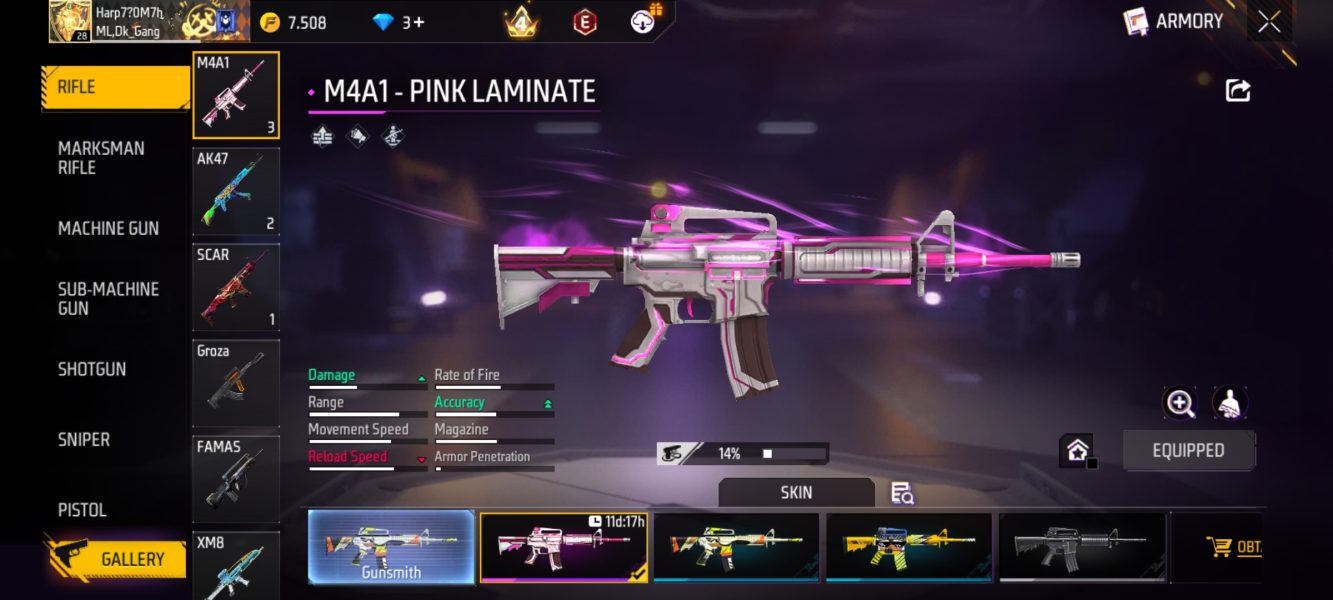The image size is (1333, 600).
Task: Open the Machine Gun category
Action: (108, 228)
